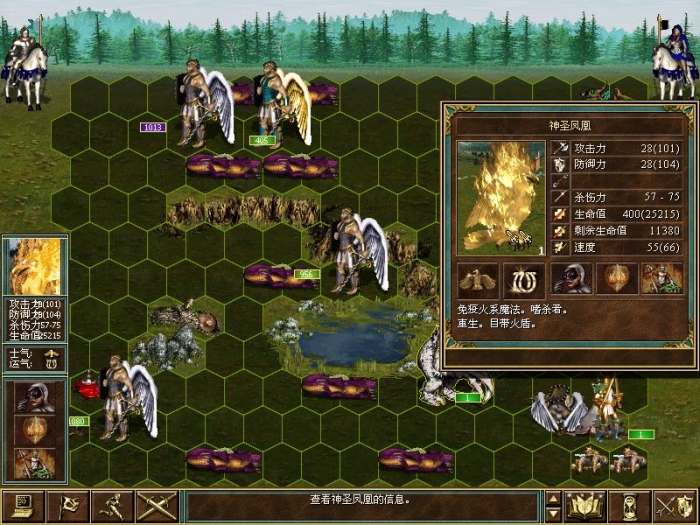The image size is (700, 525).
Task: Click the combat message log bar
Action: [x=364, y=500]
